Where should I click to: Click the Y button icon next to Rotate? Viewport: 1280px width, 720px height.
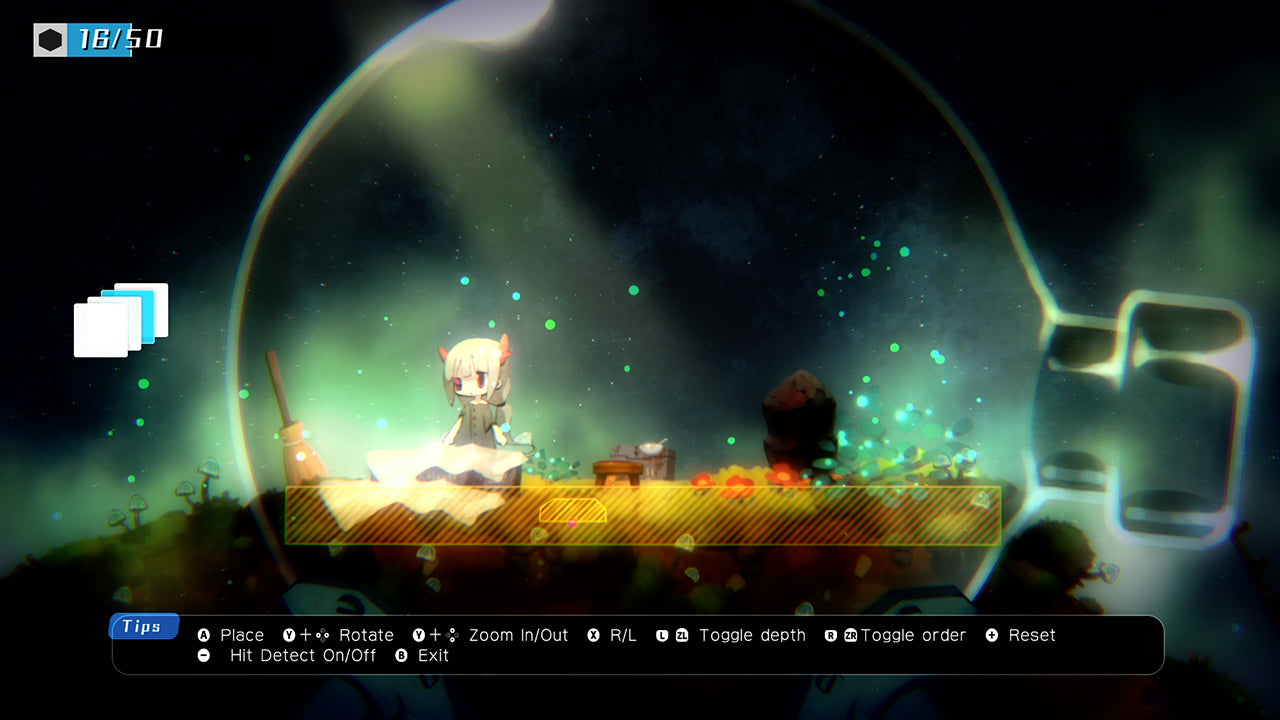tap(291, 635)
